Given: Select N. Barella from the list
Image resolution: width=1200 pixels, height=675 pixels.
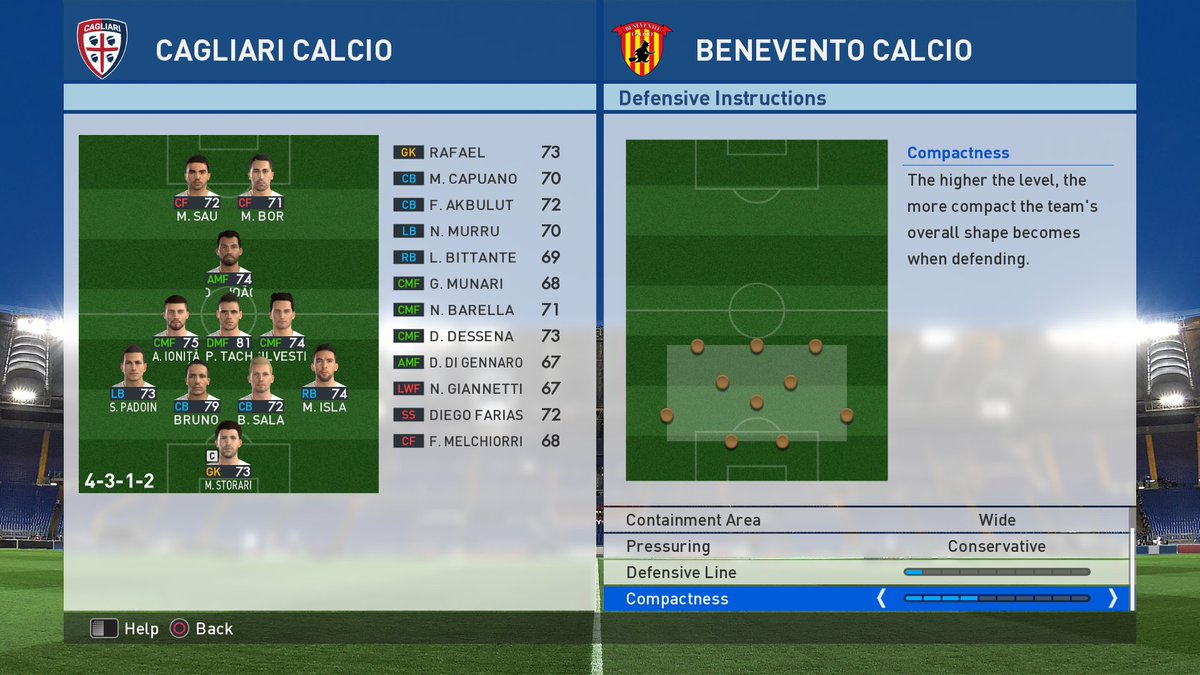Looking at the screenshot, I should click(x=476, y=310).
